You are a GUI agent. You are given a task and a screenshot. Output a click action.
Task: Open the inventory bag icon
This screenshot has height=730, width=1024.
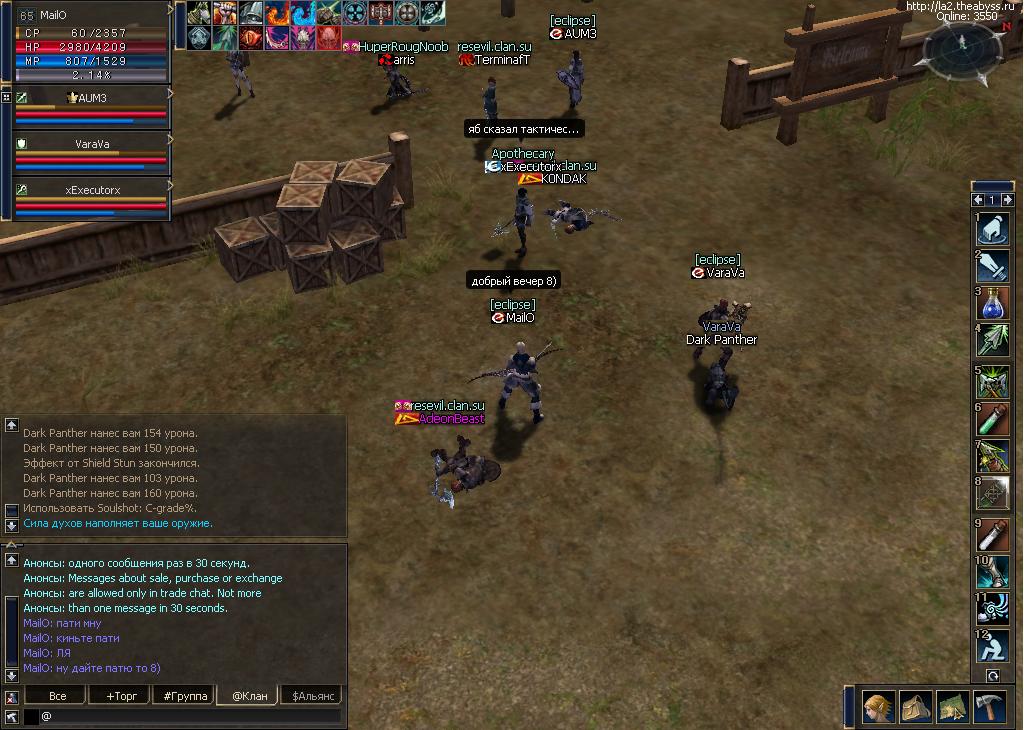pos(915,707)
